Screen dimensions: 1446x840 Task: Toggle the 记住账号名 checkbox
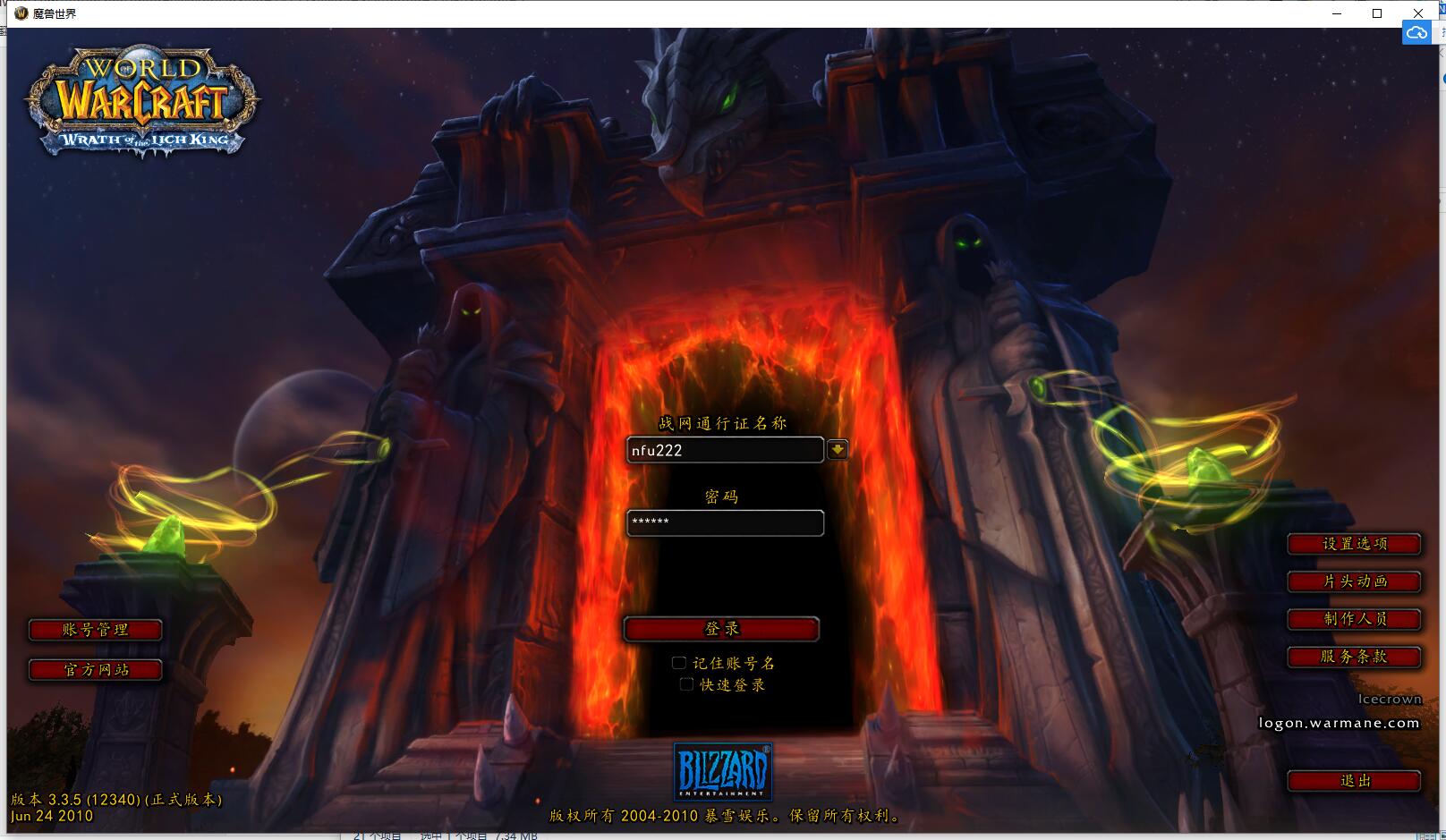point(679,663)
